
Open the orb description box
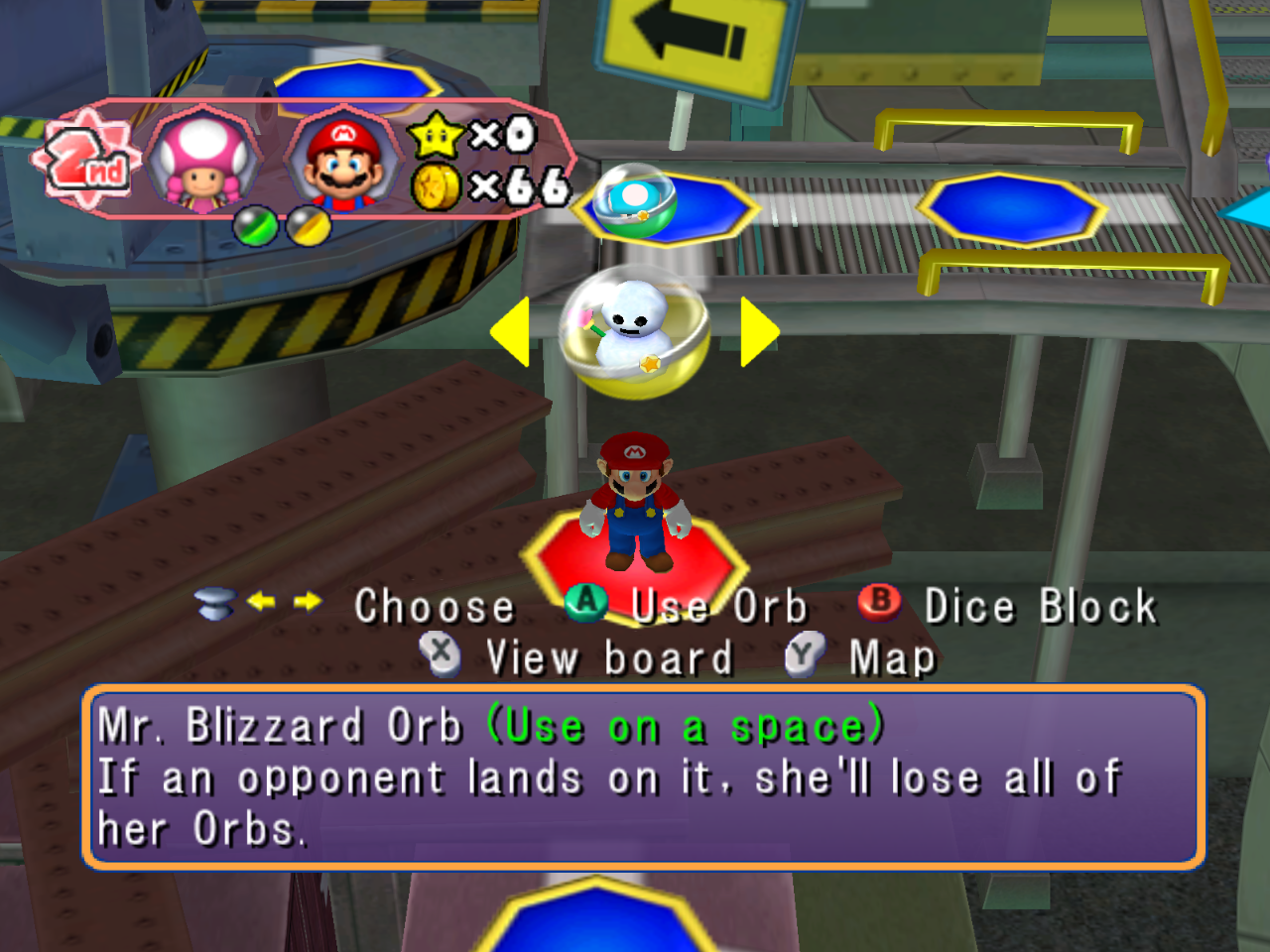coord(645,778)
